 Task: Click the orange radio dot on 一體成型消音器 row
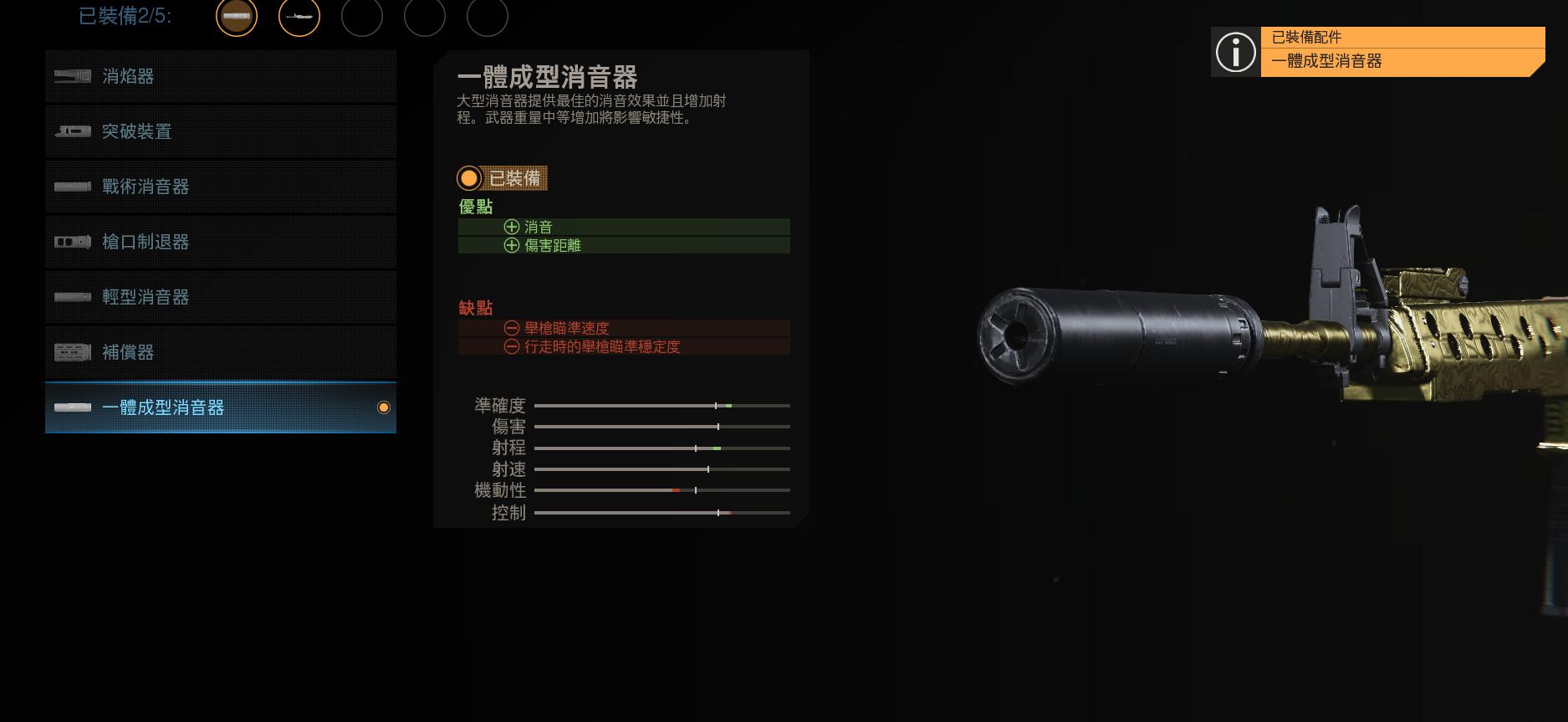(384, 407)
